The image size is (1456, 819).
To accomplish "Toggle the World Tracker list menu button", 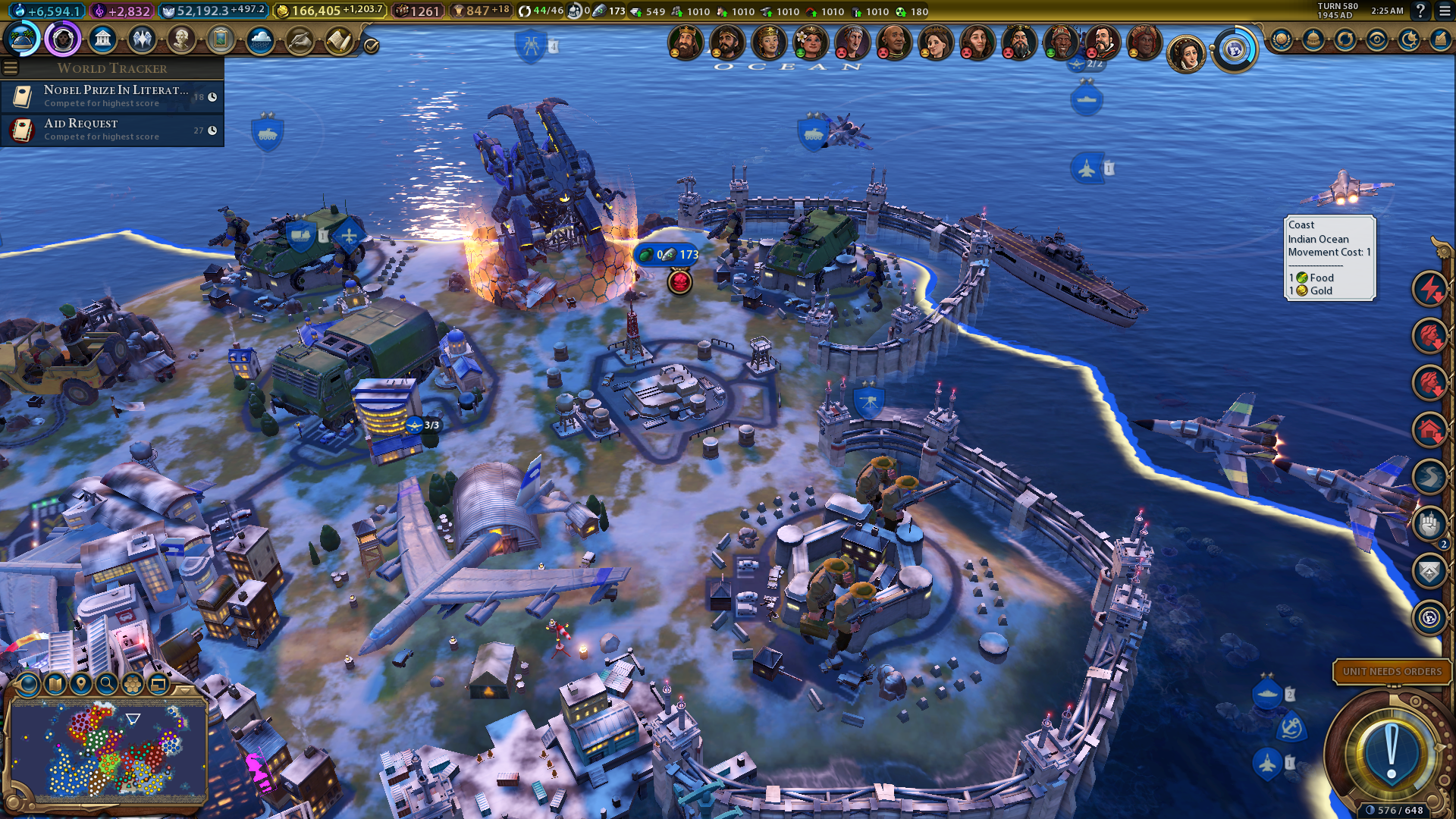I will pos(11,68).
